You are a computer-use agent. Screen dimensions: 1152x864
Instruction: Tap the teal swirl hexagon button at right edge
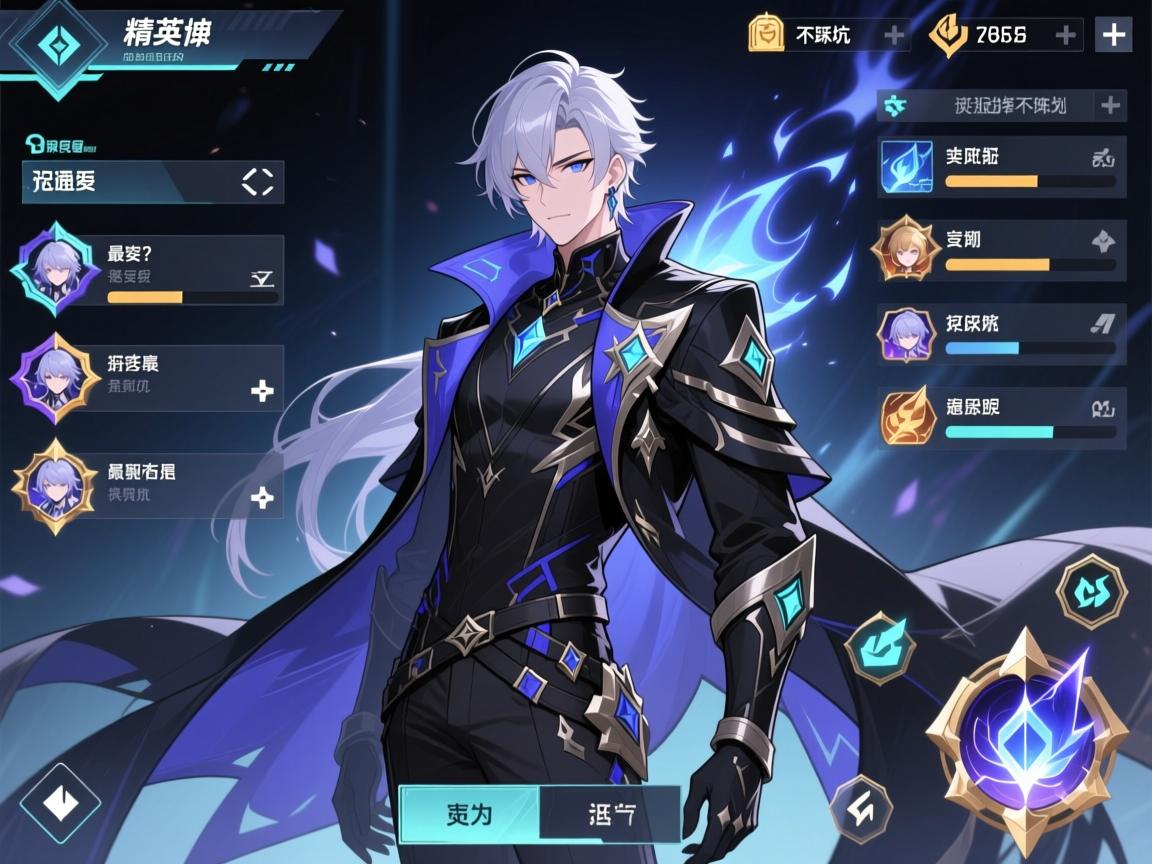(x=1092, y=590)
